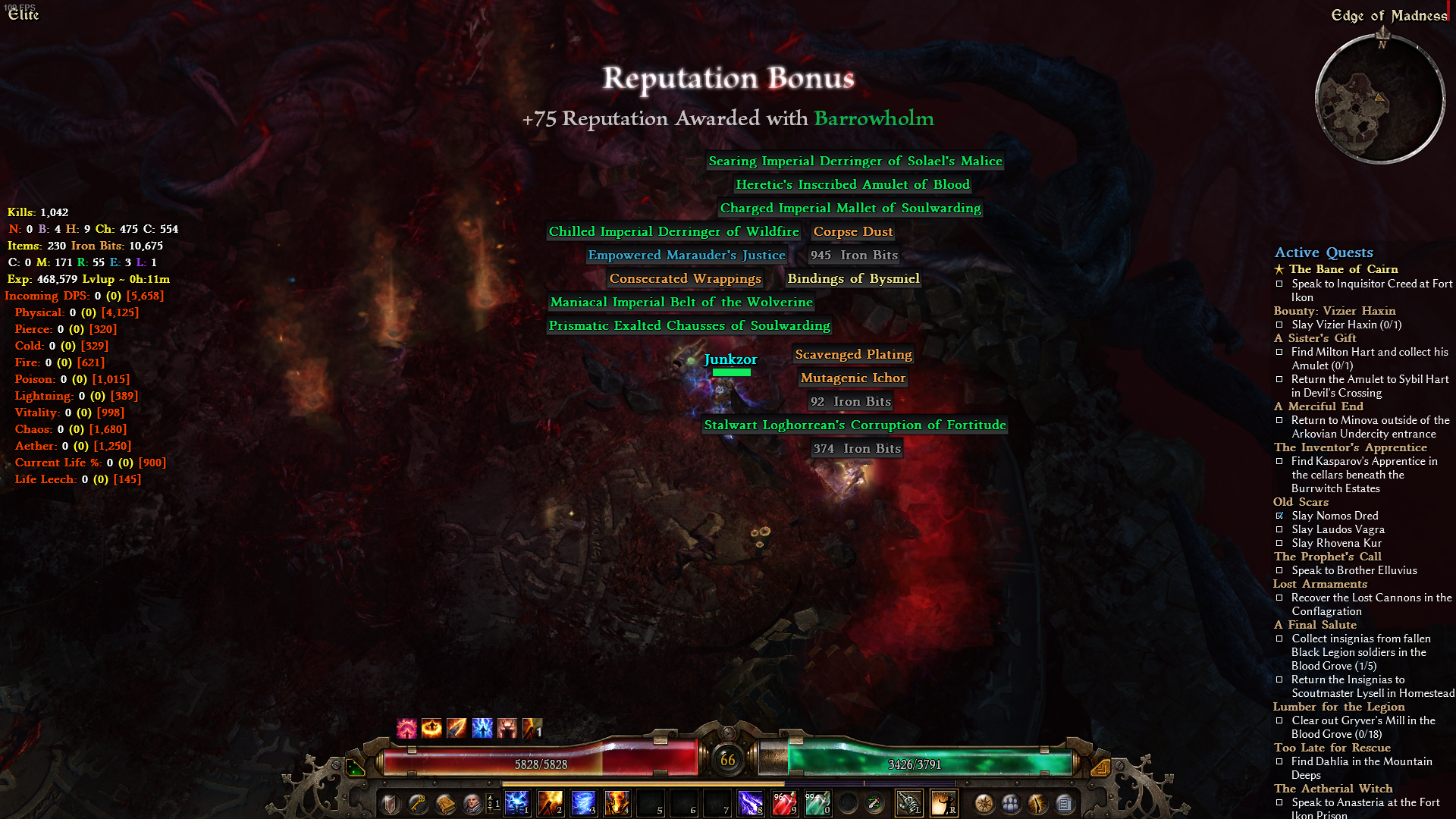This screenshot has height=819, width=1456.
Task: Toggle to the left weapon set L
Action: click(x=910, y=802)
